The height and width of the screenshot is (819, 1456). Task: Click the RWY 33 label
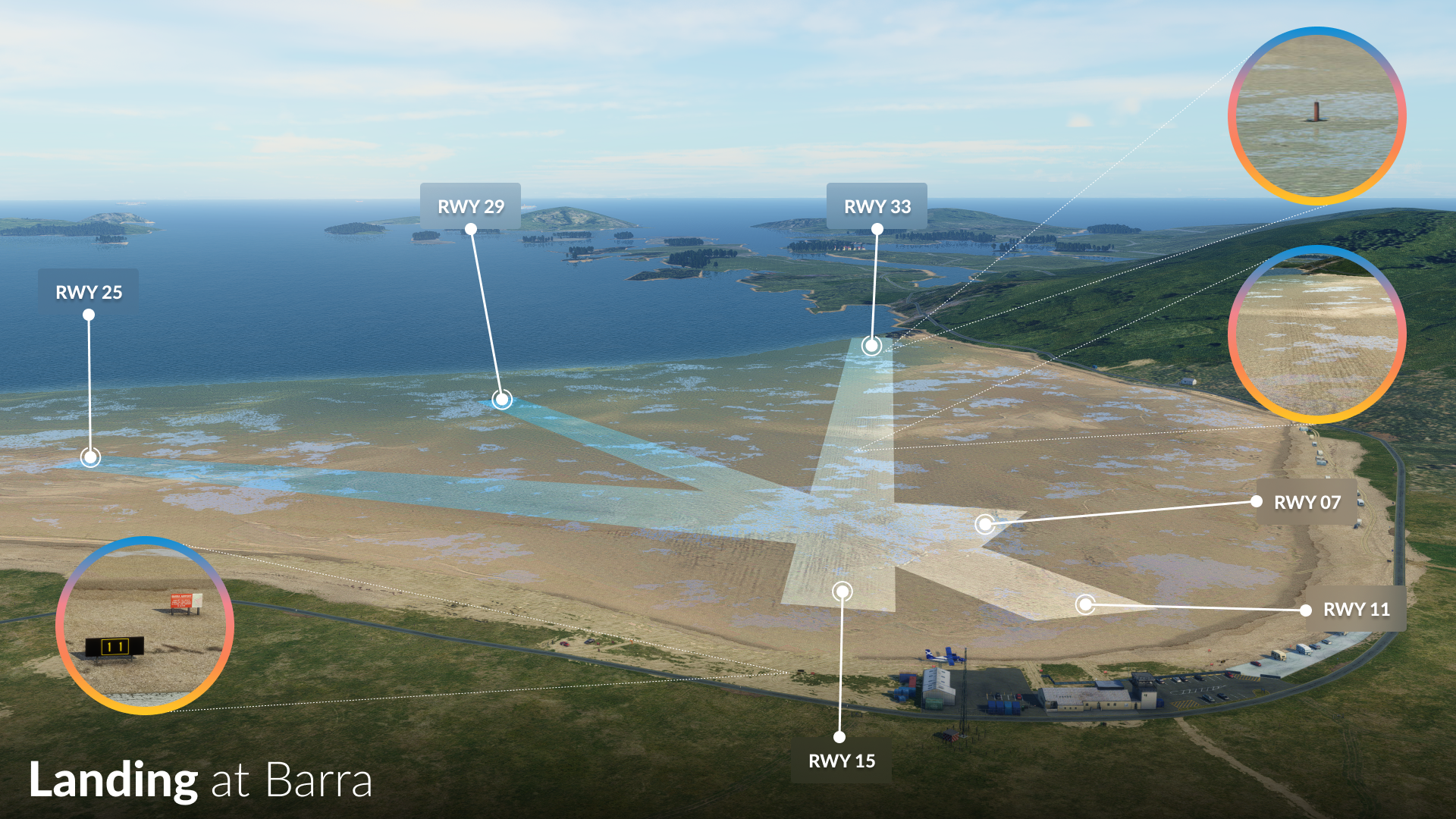877,206
